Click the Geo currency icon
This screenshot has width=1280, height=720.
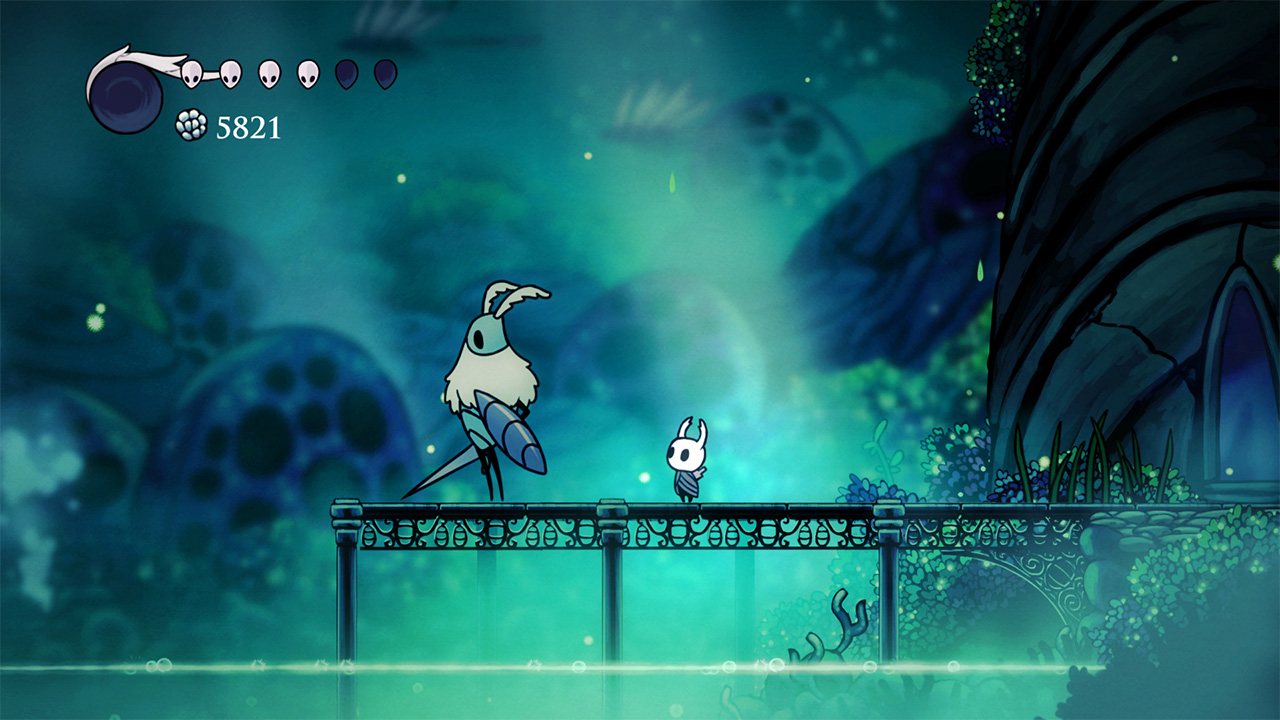click(190, 123)
